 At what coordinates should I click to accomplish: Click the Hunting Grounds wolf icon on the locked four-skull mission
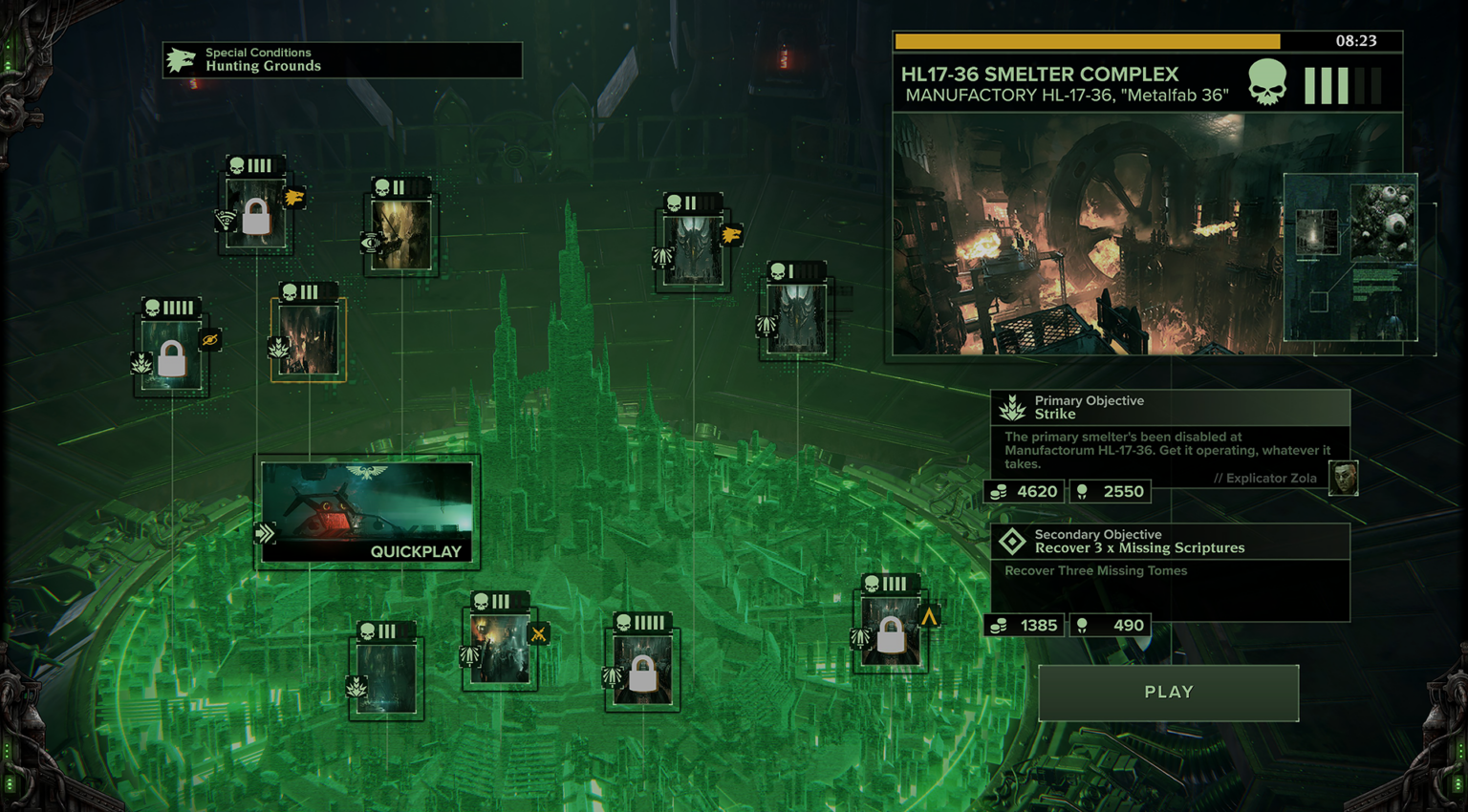(296, 198)
